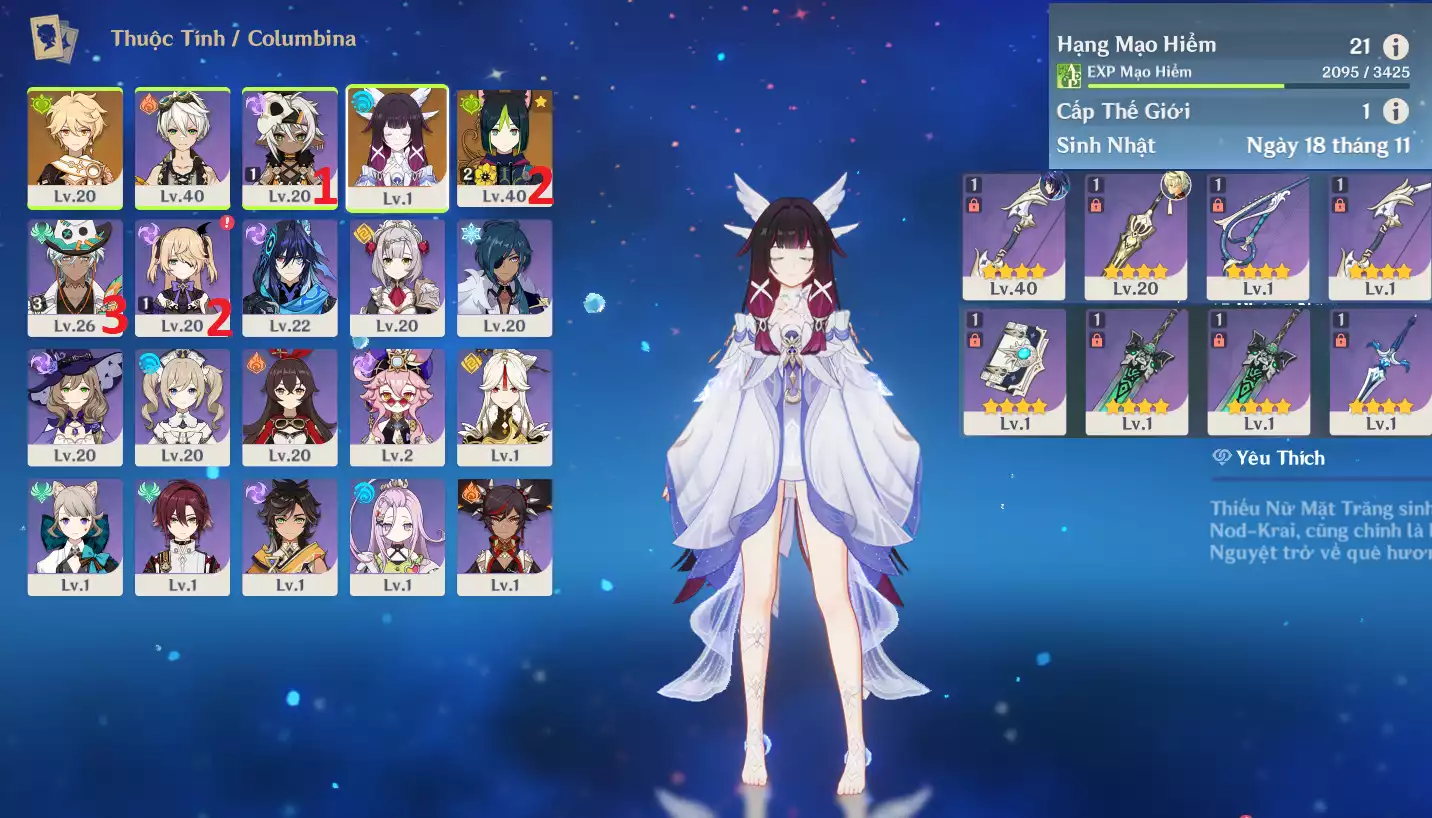Pick Tighnari's character card
The height and width of the screenshot is (818, 1432).
coord(504,148)
